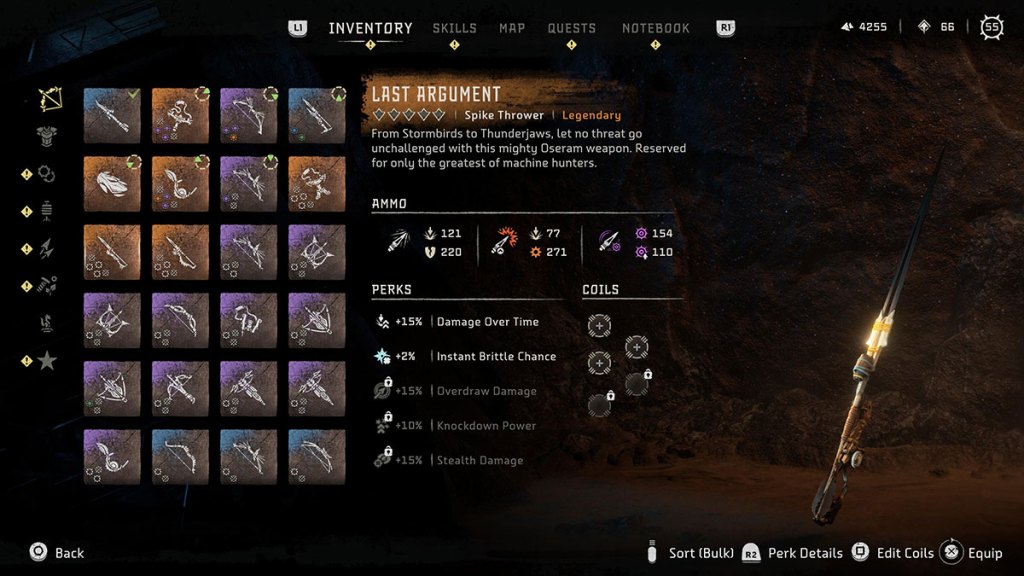Choose the star category icon

pyautogui.click(x=47, y=360)
